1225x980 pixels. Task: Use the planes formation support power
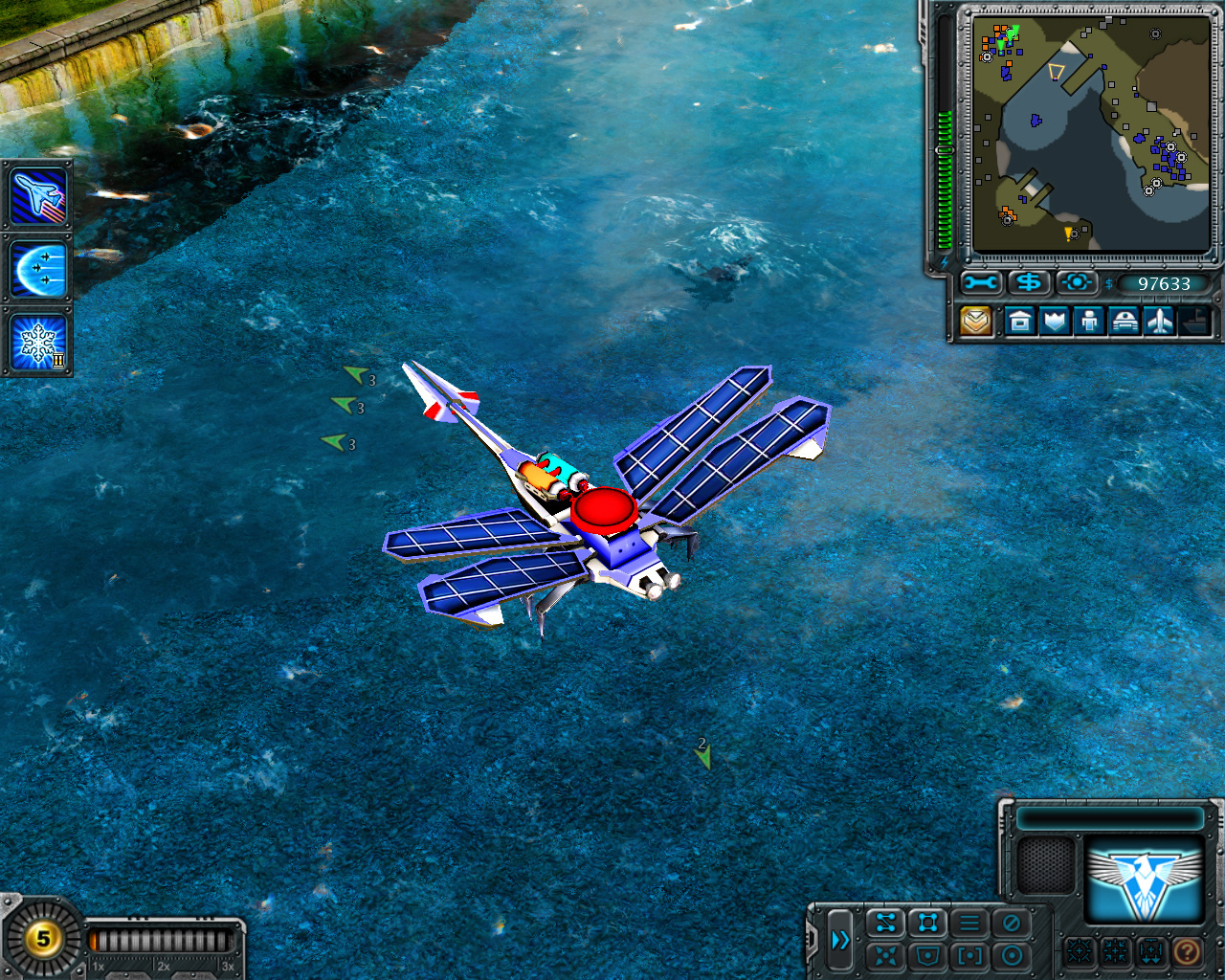coord(38,269)
